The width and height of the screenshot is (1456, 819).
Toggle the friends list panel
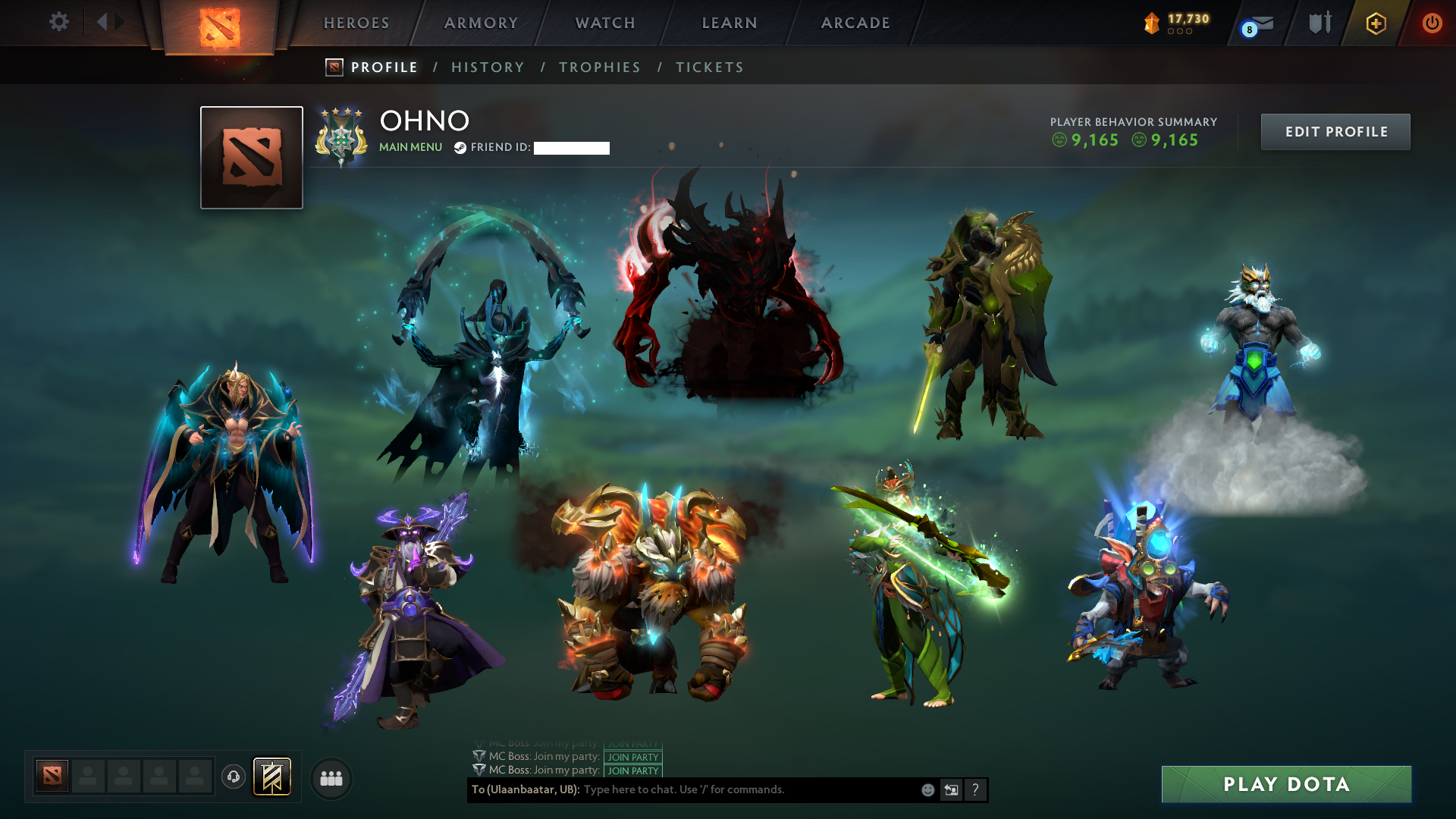click(x=330, y=777)
